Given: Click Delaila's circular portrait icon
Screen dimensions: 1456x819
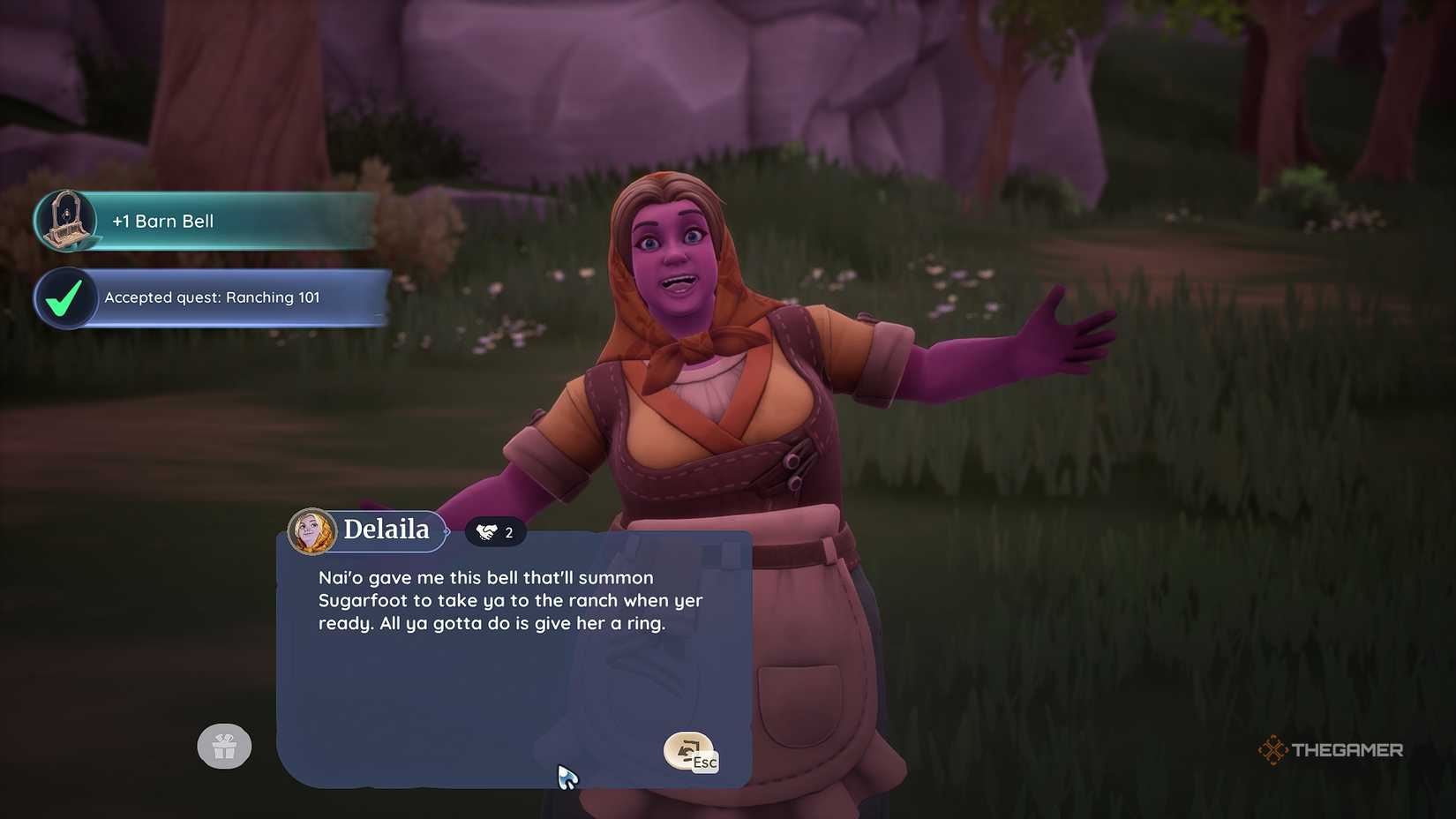Looking at the screenshot, I should 313,530.
